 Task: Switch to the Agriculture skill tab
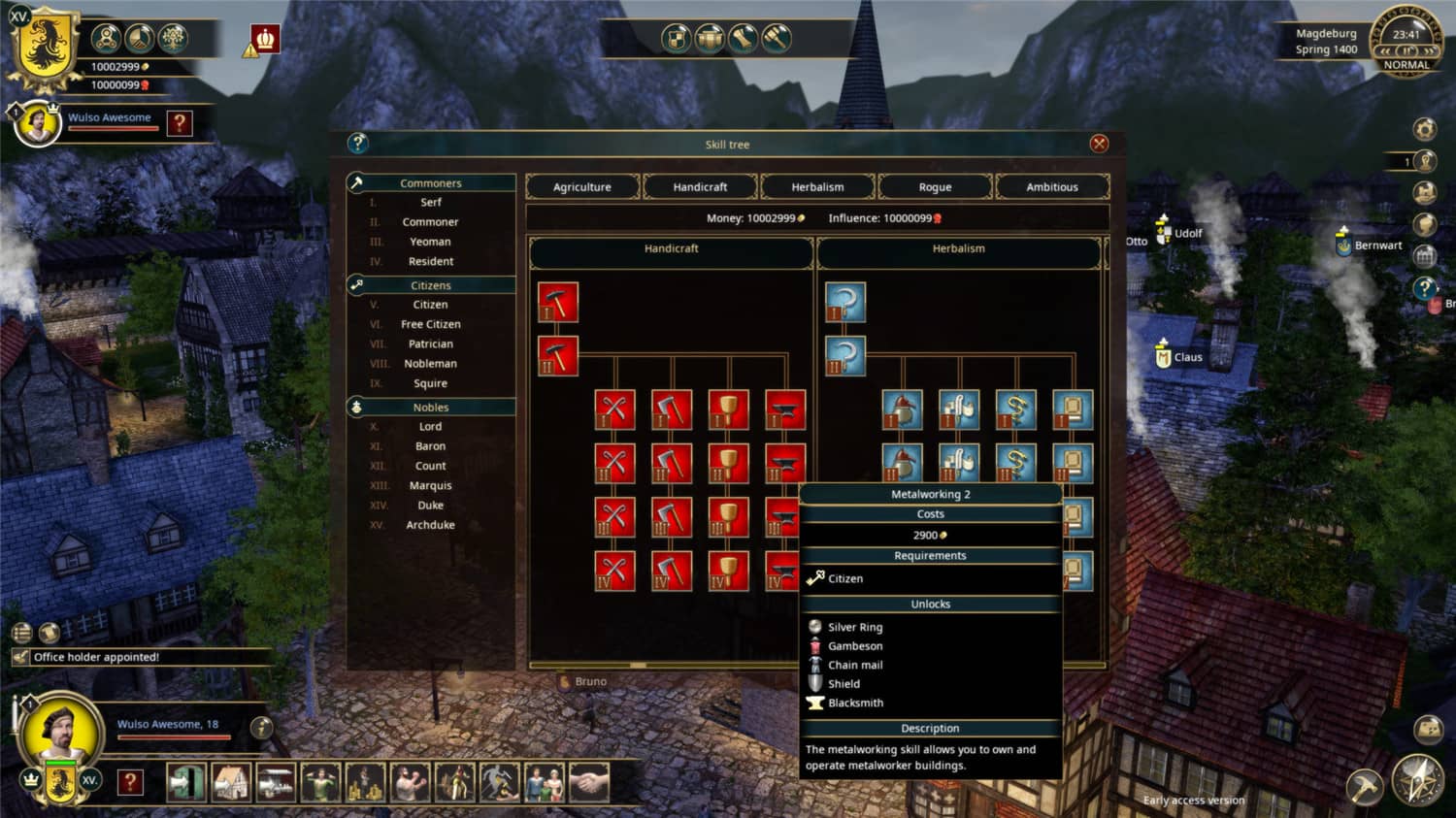(581, 186)
